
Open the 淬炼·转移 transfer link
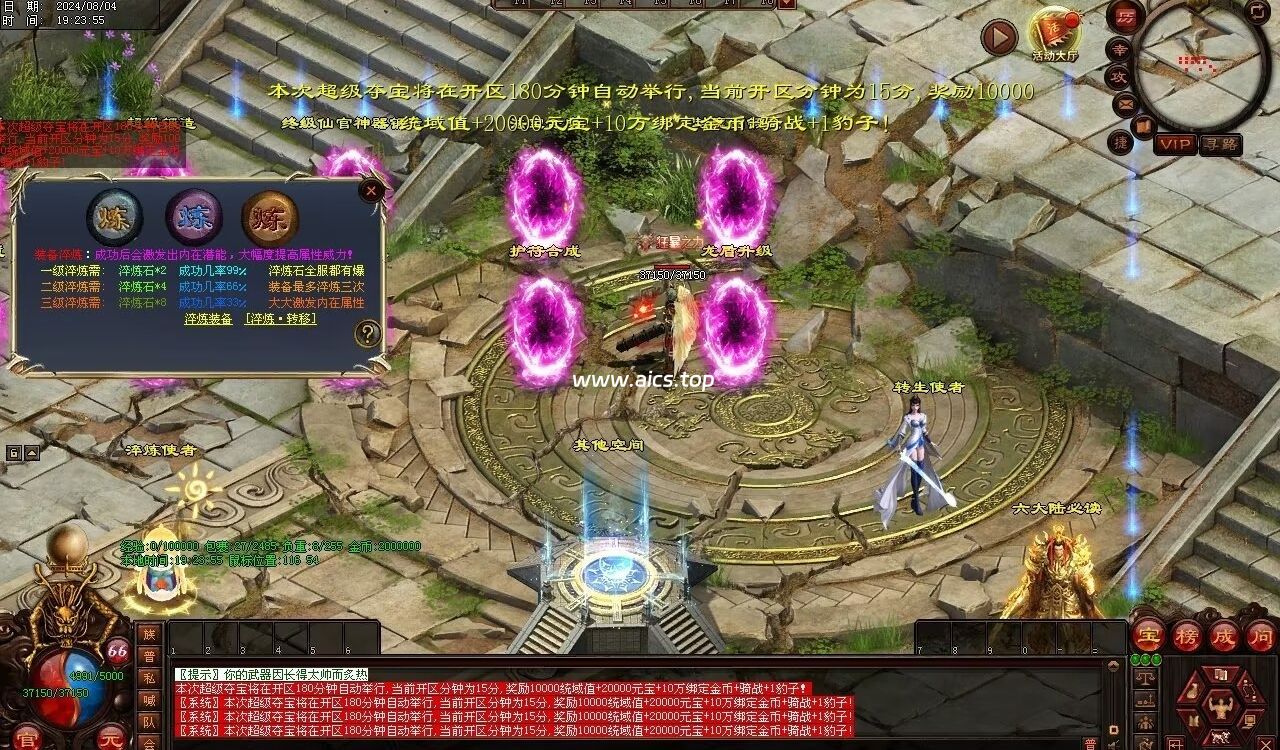point(281,319)
